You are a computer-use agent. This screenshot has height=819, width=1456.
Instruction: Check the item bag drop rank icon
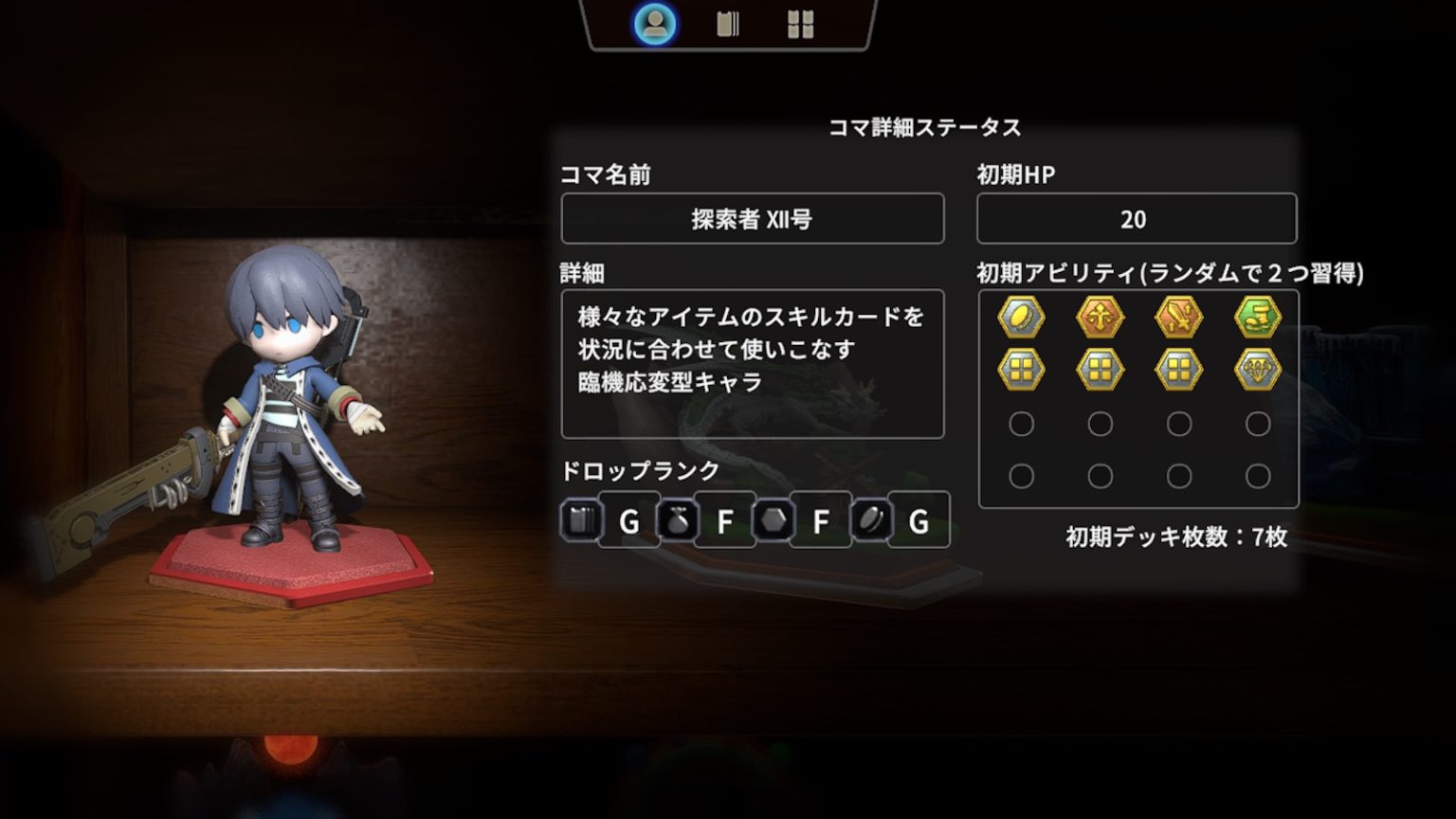pyautogui.click(x=677, y=520)
